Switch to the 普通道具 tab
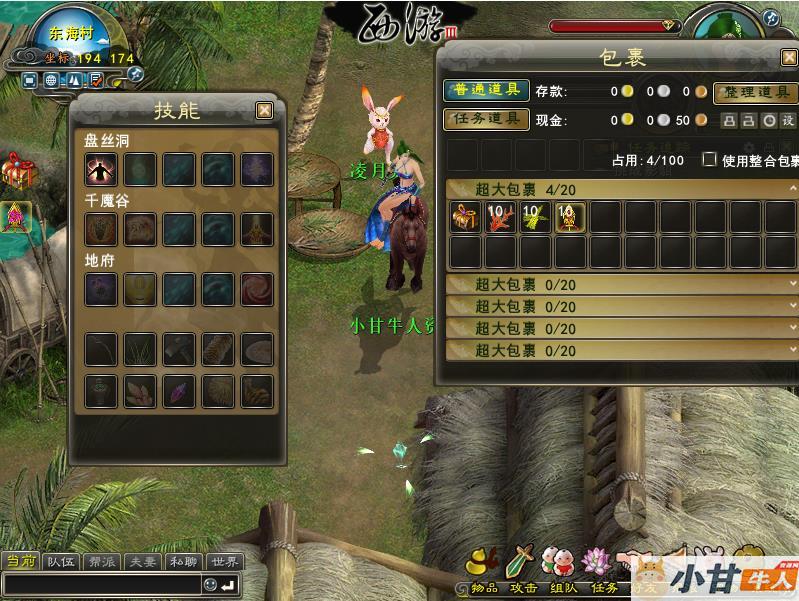This screenshot has width=799, height=601. 486,91
